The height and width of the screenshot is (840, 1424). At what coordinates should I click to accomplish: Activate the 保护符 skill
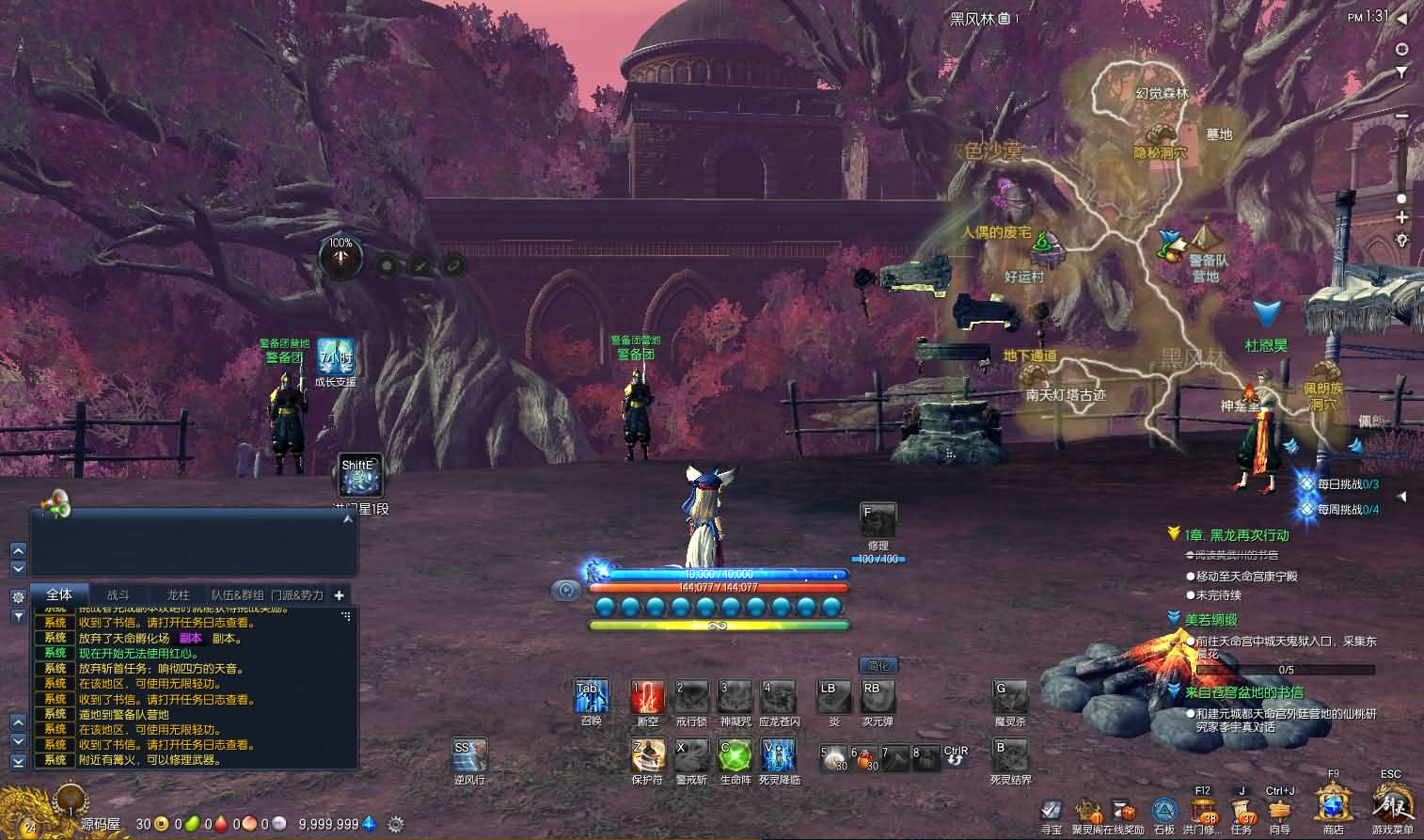[647, 754]
